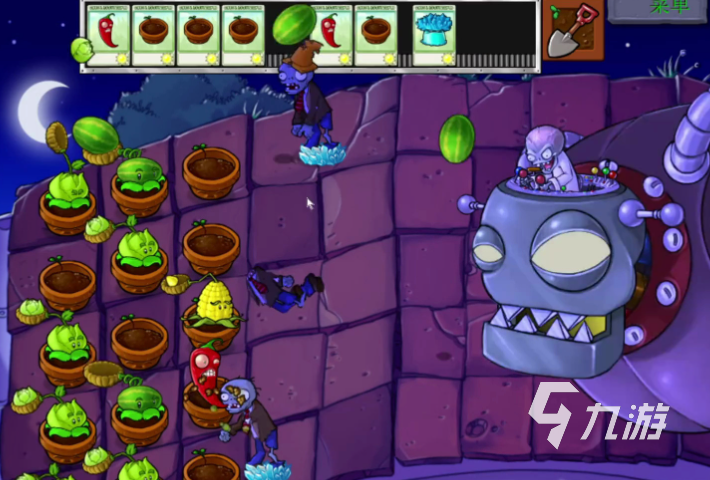Select the Ice-shroom seed packet
The image size is (710, 480).
point(432,35)
